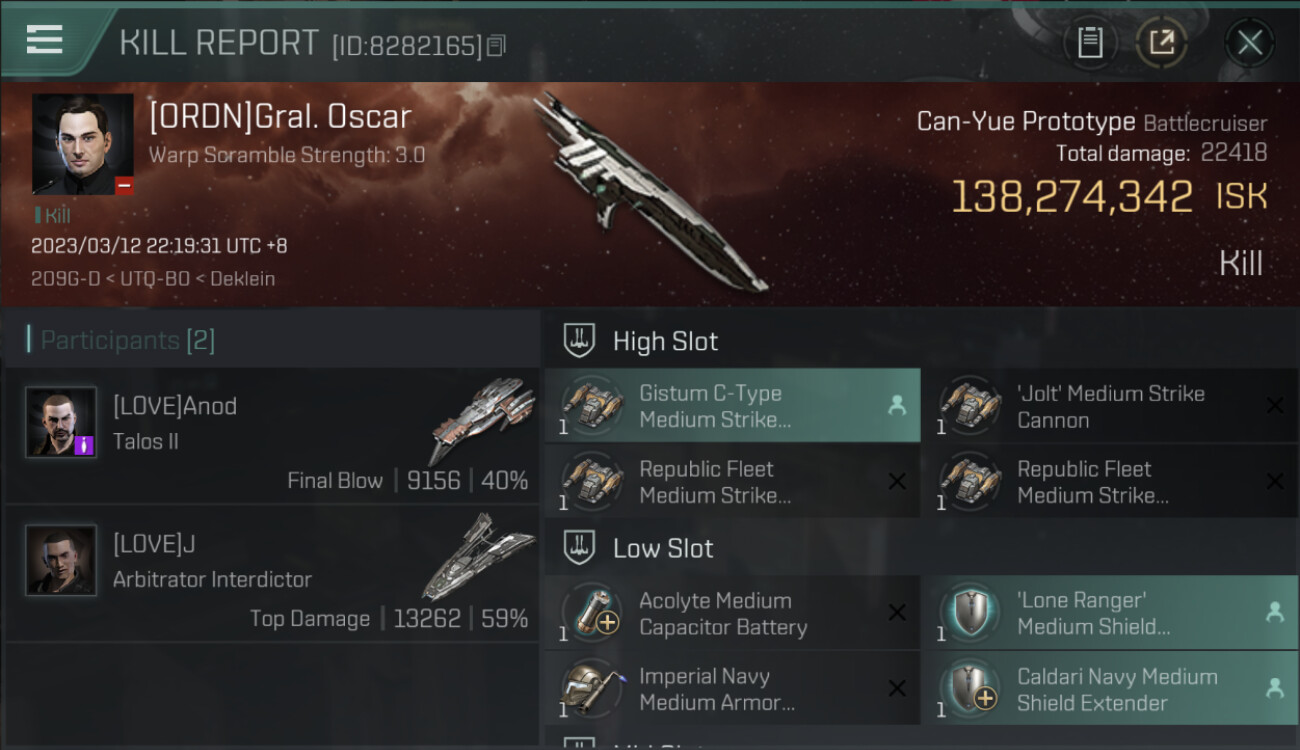
Task: Select participant Anod's Talos II row
Action: 272,436
